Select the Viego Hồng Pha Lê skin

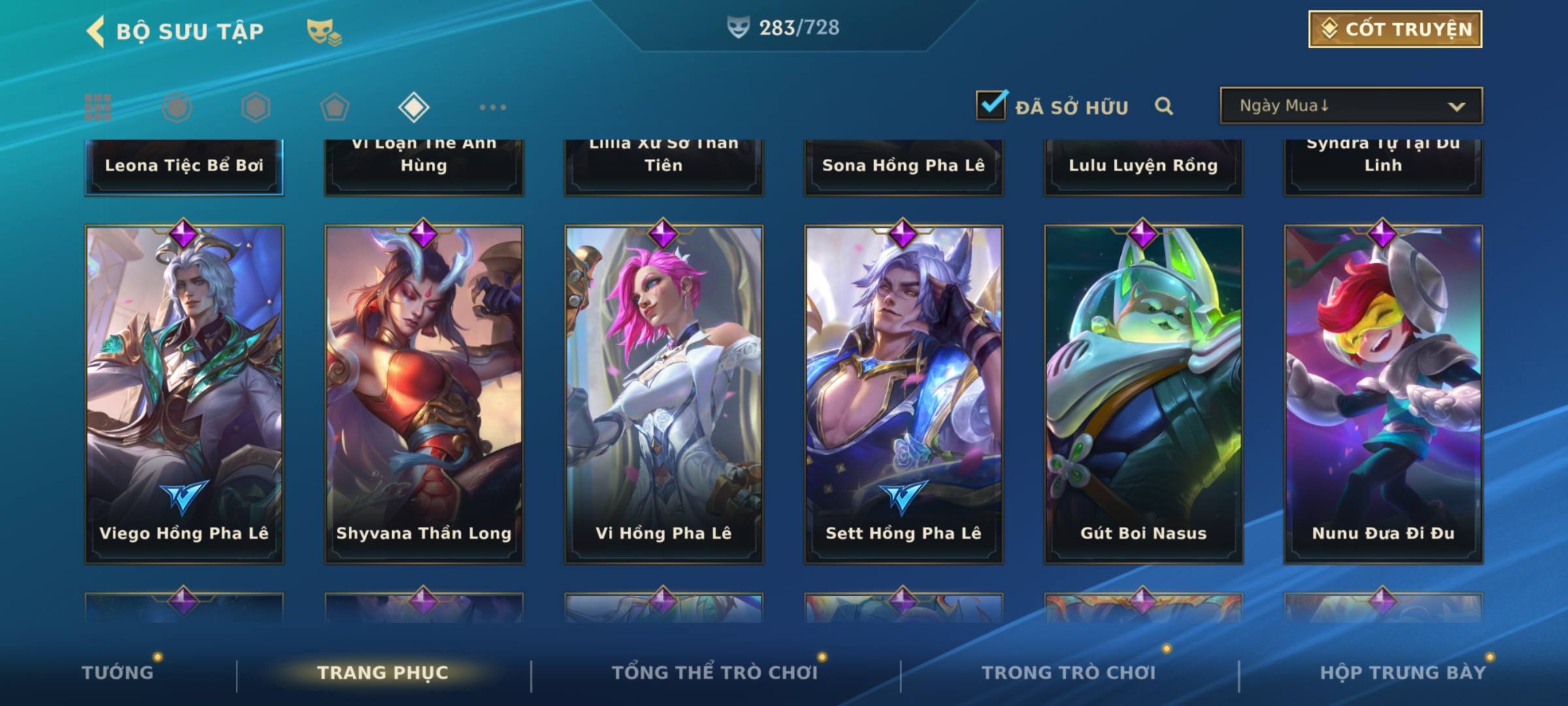[x=184, y=394]
